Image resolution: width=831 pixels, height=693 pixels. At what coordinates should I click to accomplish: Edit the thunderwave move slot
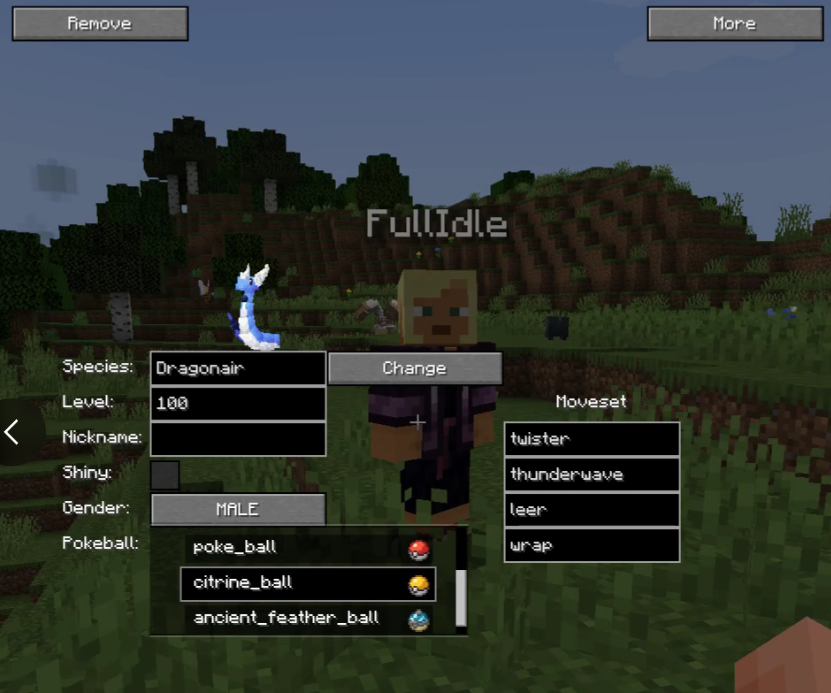pyautogui.click(x=592, y=474)
